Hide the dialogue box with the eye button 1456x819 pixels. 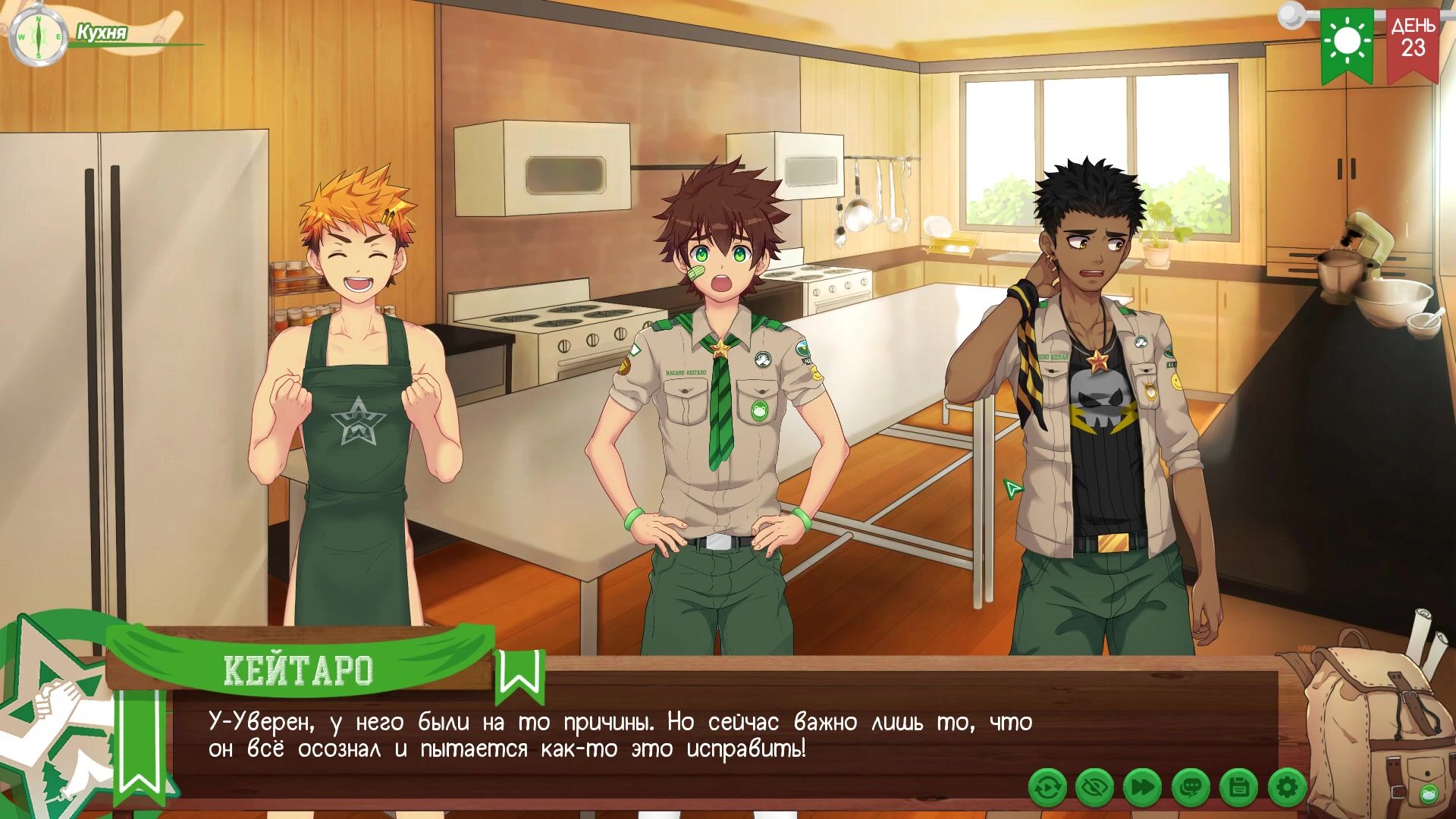(1095, 788)
